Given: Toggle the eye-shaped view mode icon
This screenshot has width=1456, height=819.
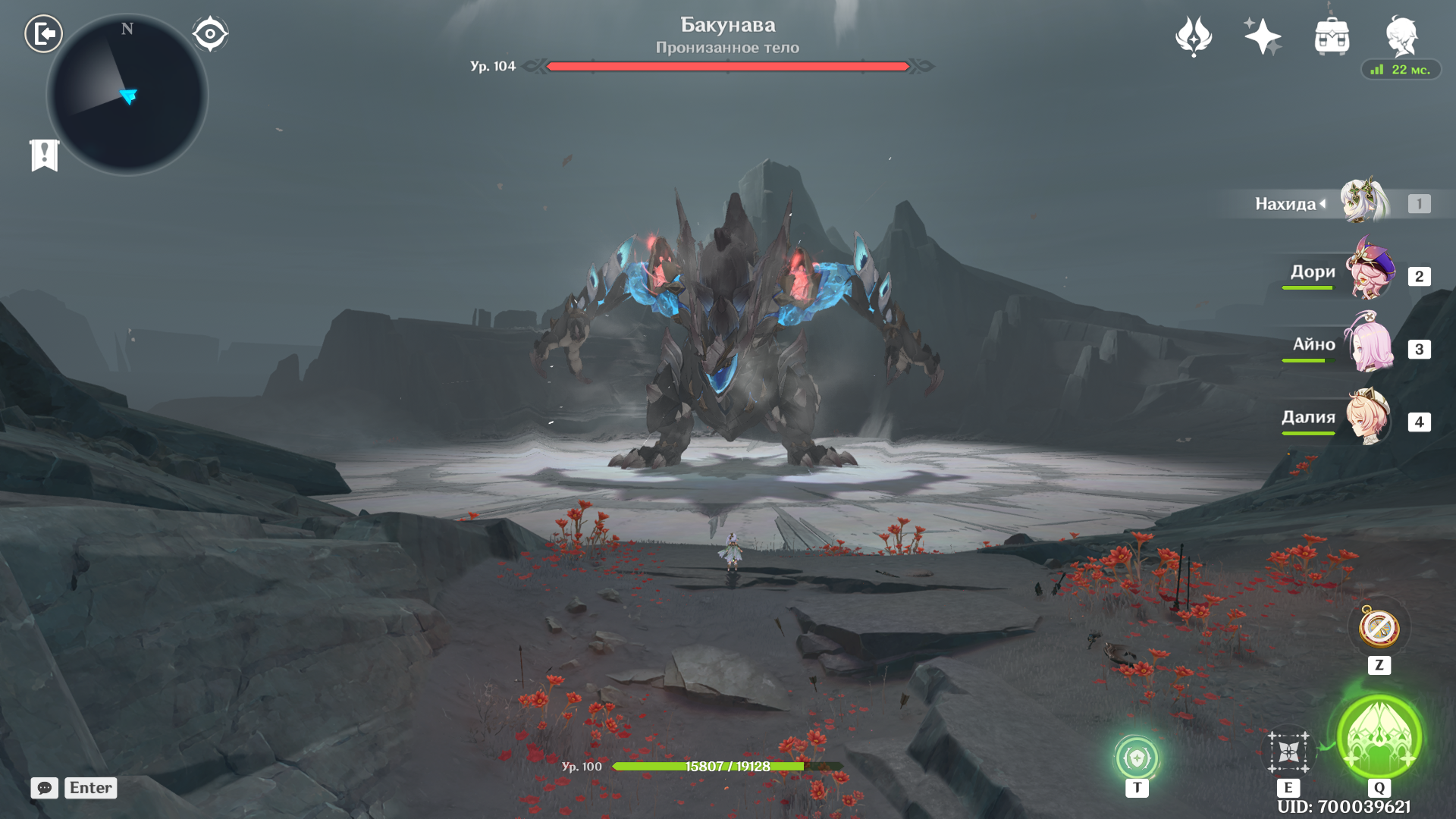Looking at the screenshot, I should (210, 34).
